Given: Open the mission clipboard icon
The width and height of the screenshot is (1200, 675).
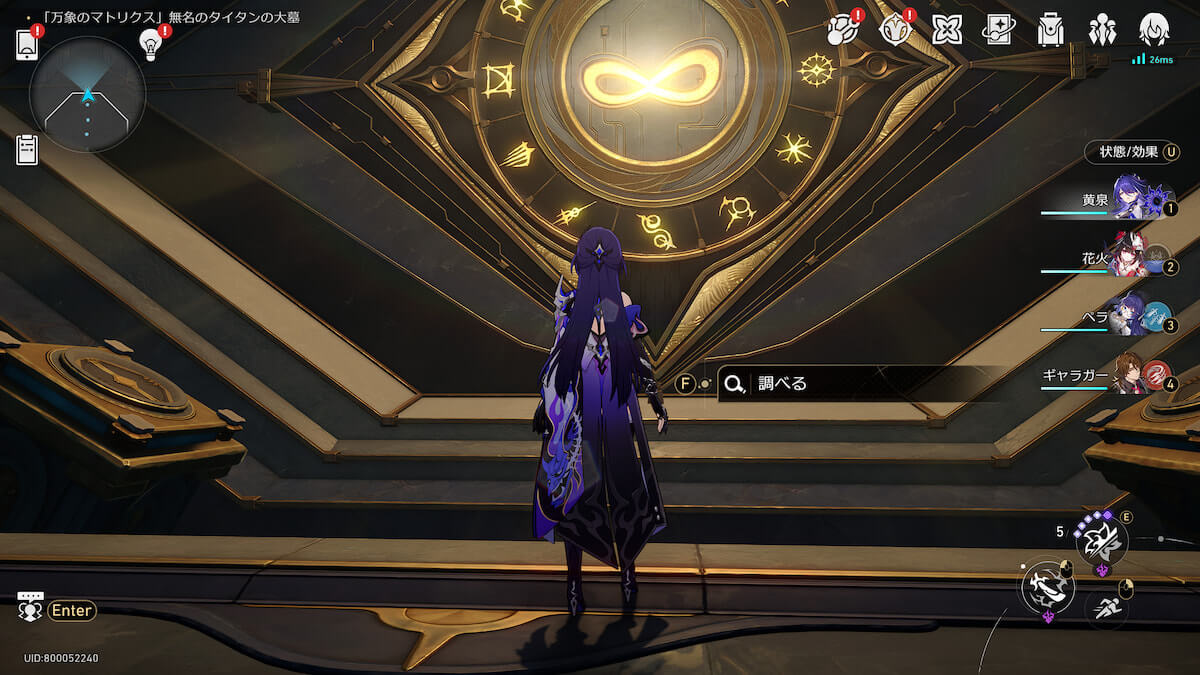Looking at the screenshot, I should click(27, 150).
